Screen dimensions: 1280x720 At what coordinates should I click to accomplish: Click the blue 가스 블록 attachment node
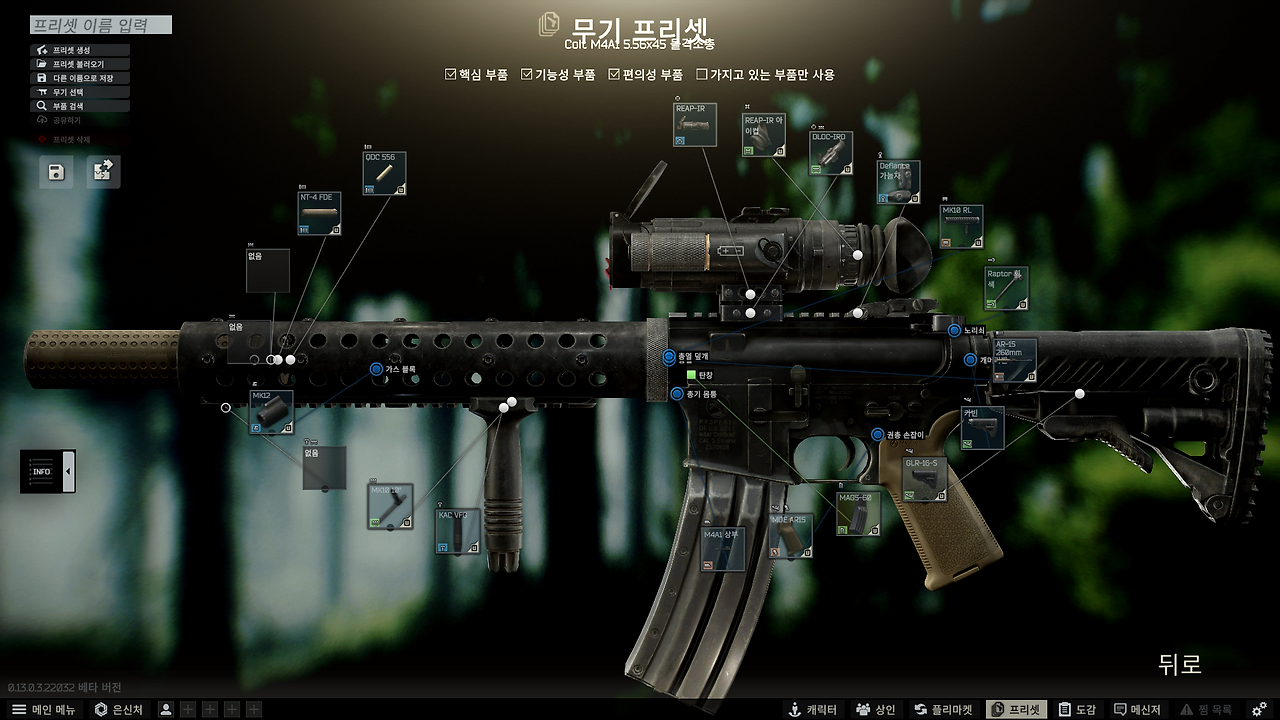coord(375,370)
